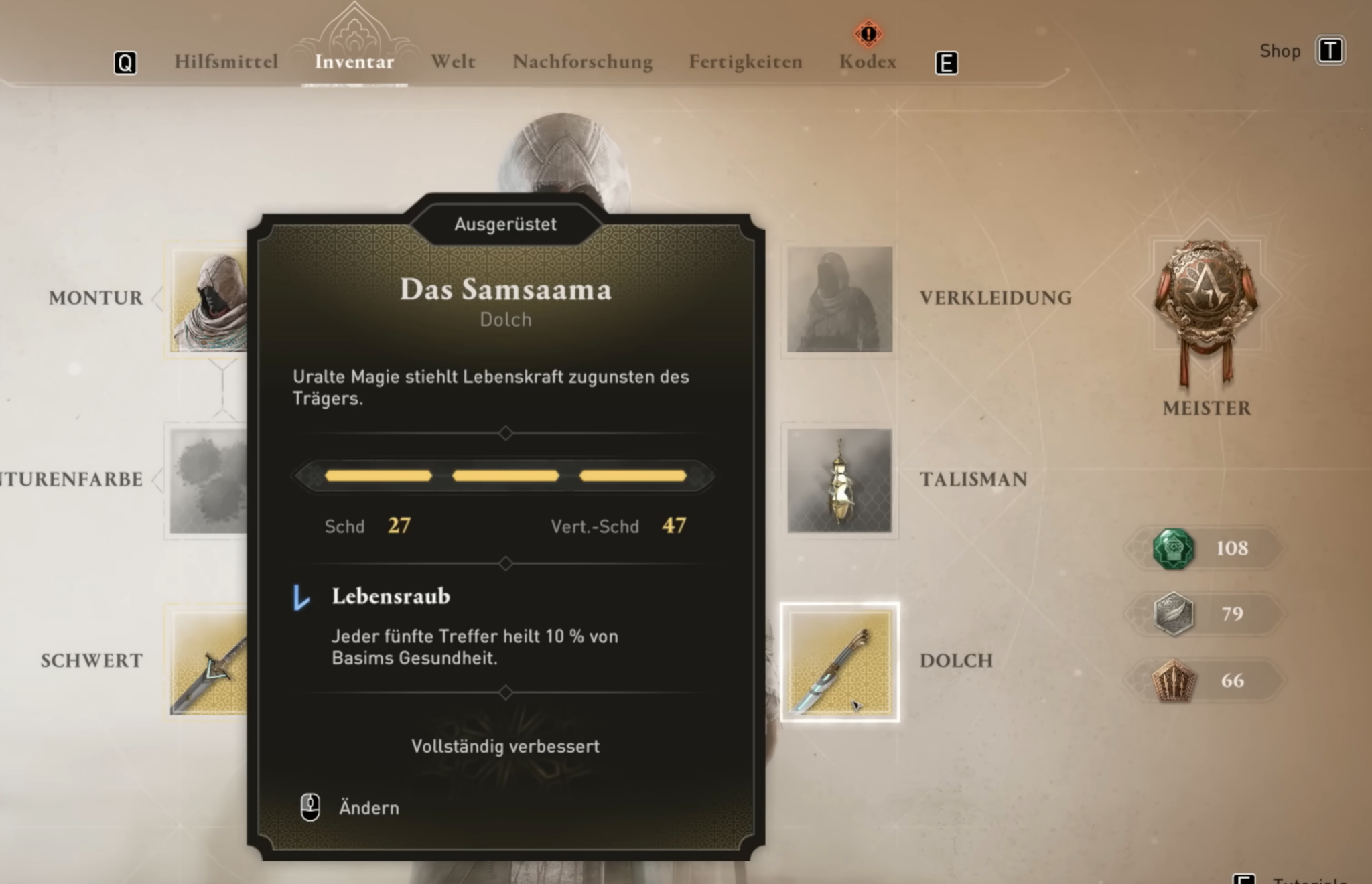This screenshot has width=1372, height=884.
Task: Click the Inventar tab
Action: pos(354,62)
